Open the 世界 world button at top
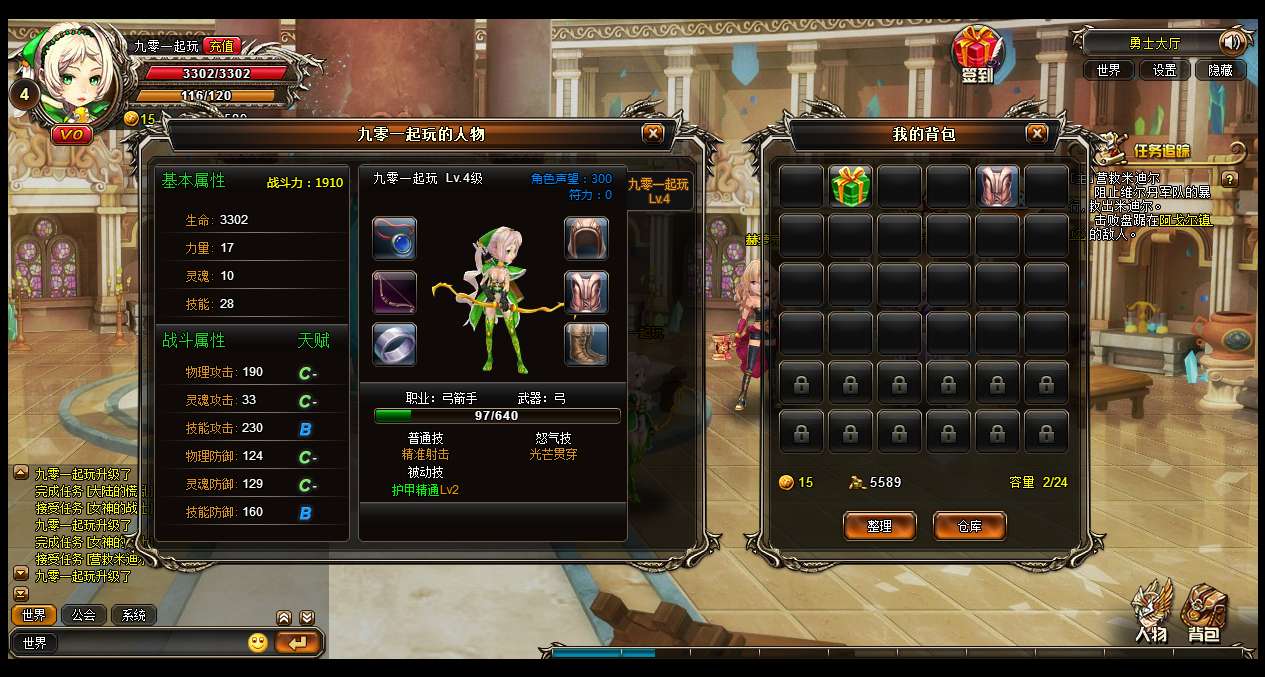 (x=1108, y=70)
